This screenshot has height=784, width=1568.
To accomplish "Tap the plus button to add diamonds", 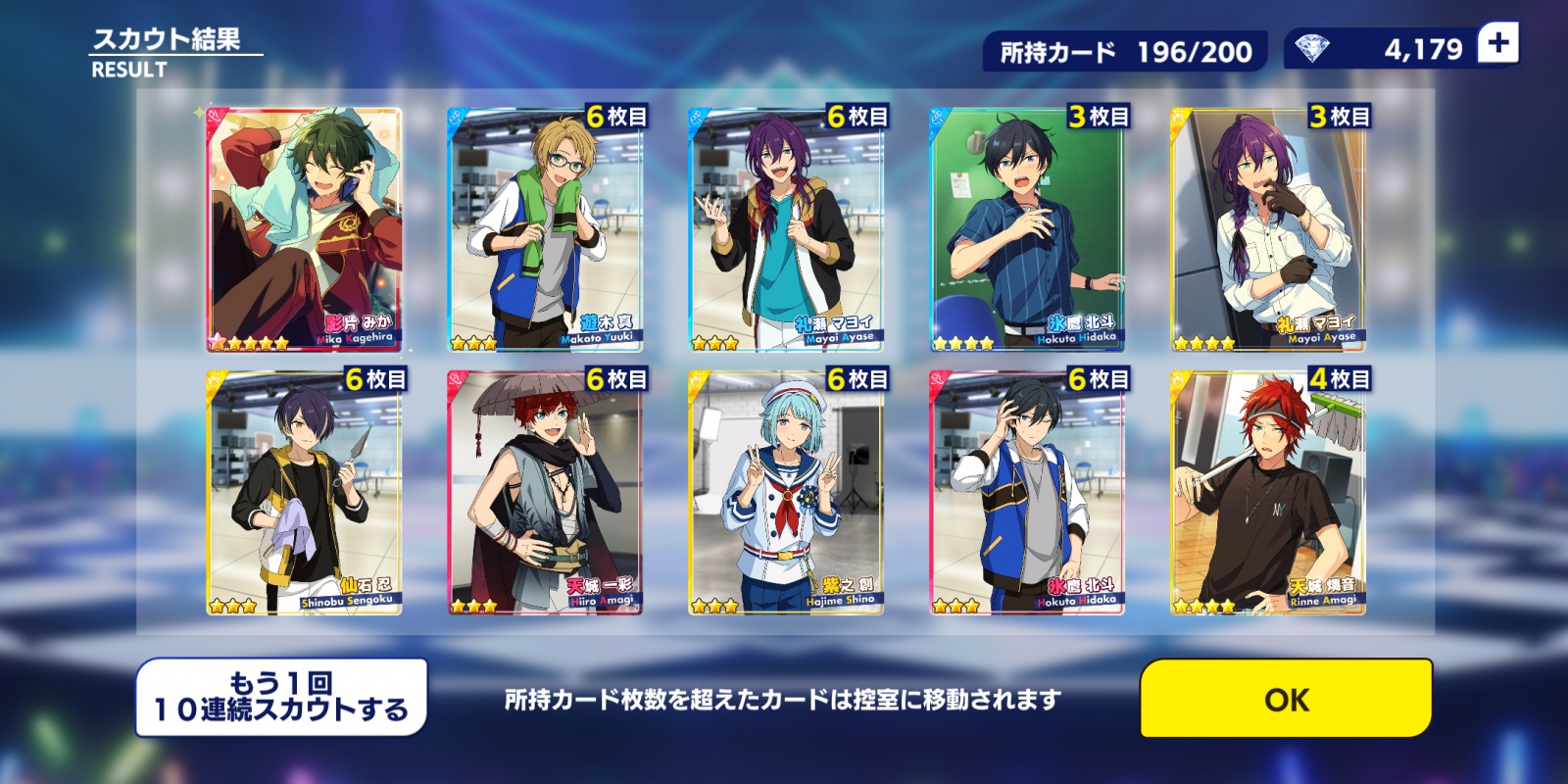I will (x=1497, y=44).
